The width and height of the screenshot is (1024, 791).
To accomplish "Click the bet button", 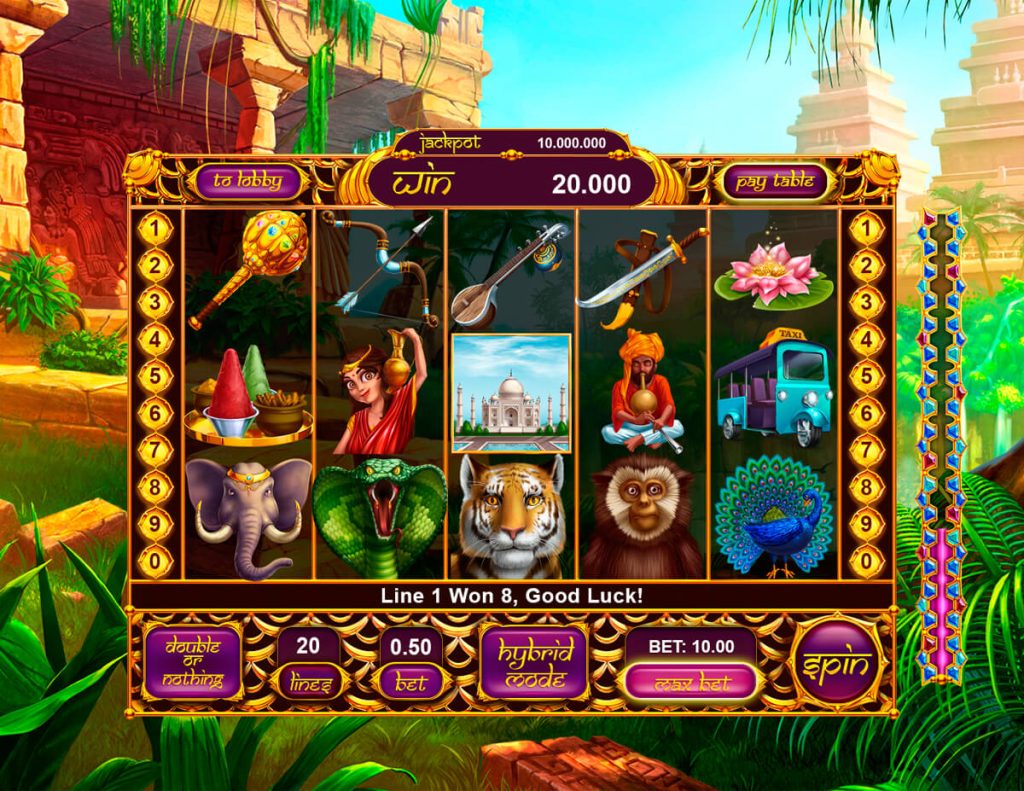I will [x=410, y=683].
